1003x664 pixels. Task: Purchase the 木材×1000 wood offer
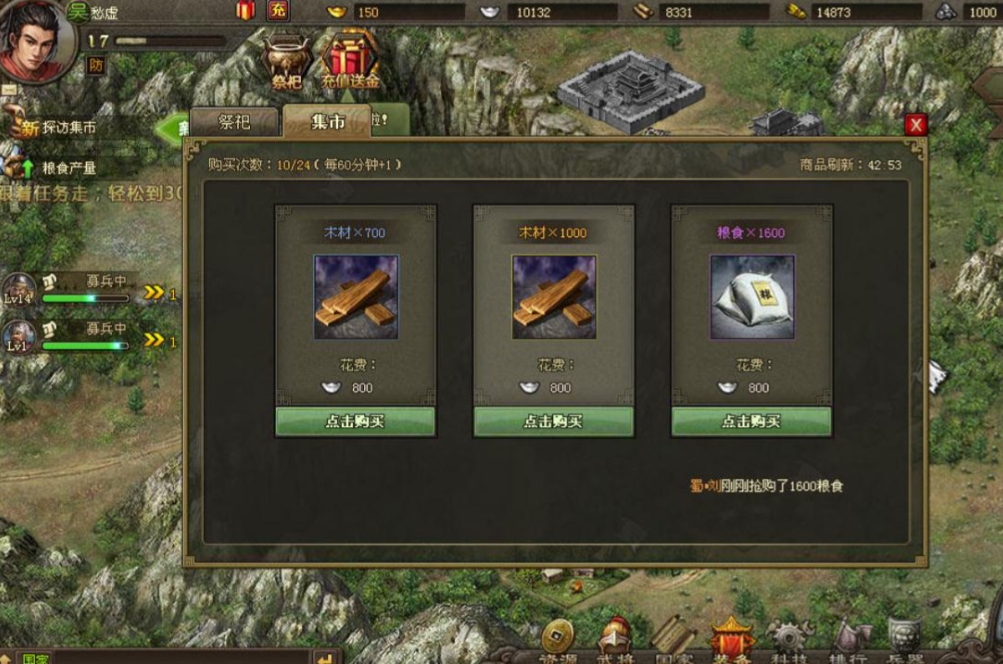tap(553, 421)
